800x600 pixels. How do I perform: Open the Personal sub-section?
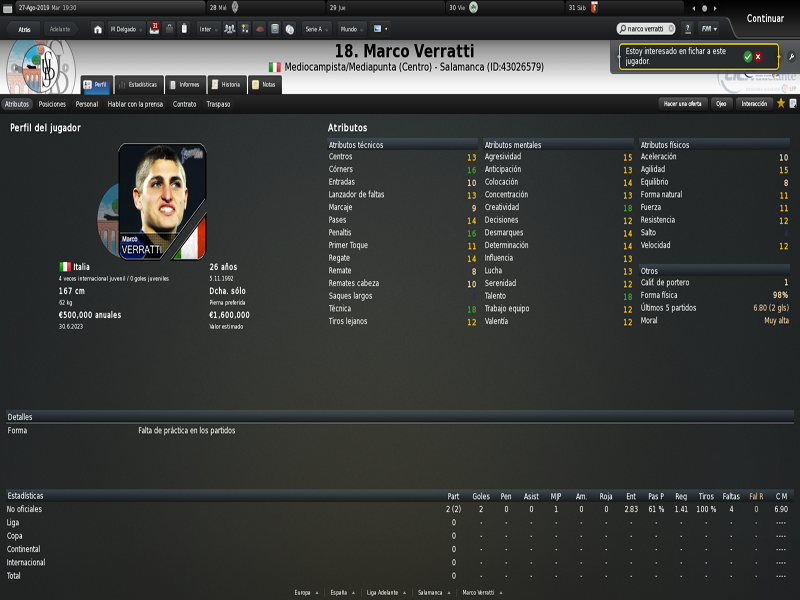(x=87, y=104)
